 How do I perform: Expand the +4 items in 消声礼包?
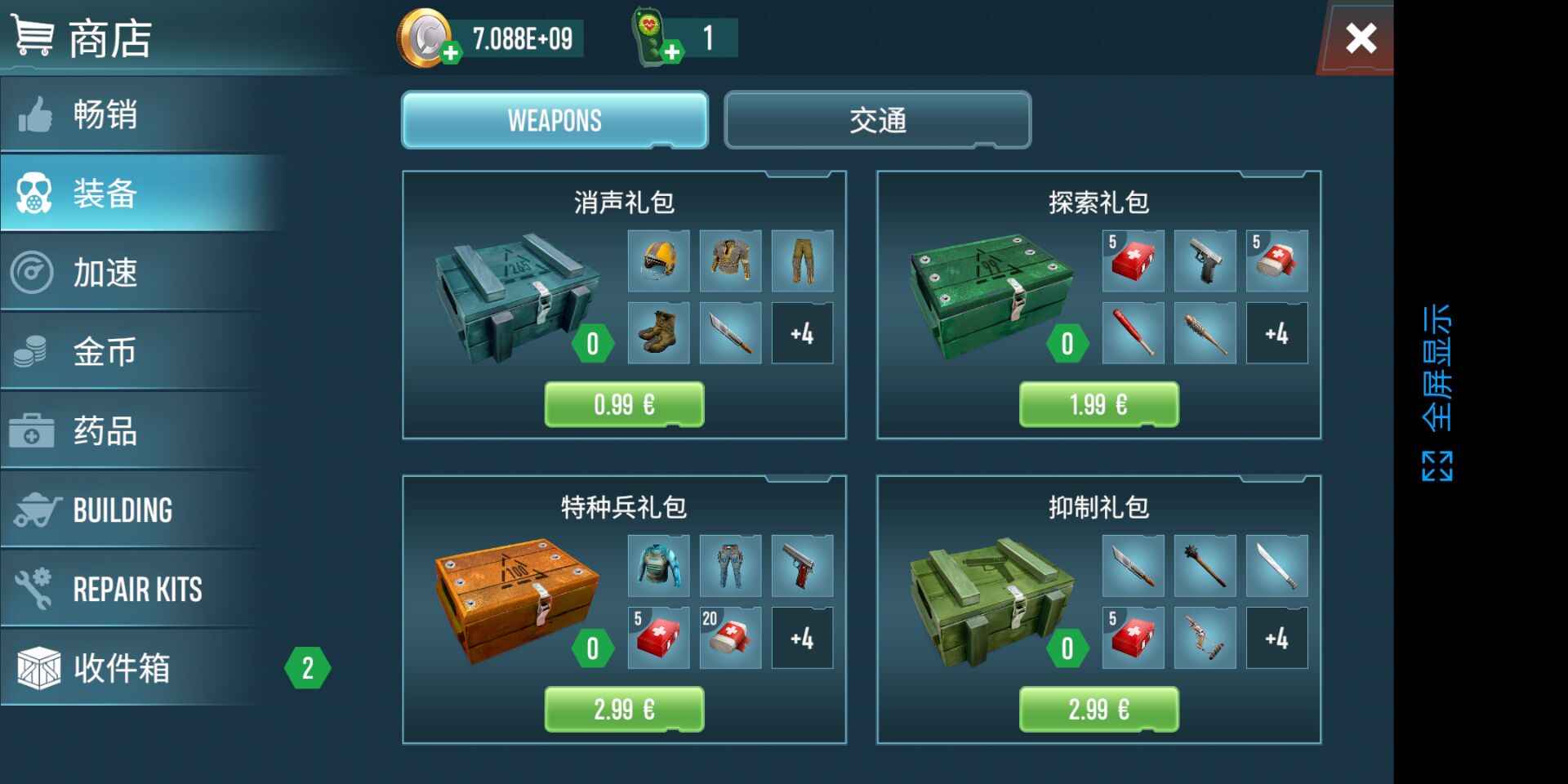(x=803, y=333)
